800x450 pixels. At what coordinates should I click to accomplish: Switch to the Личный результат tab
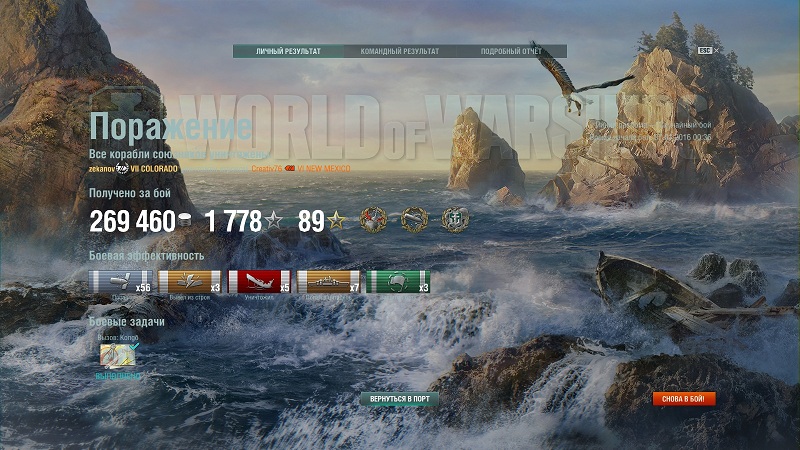(288, 51)
